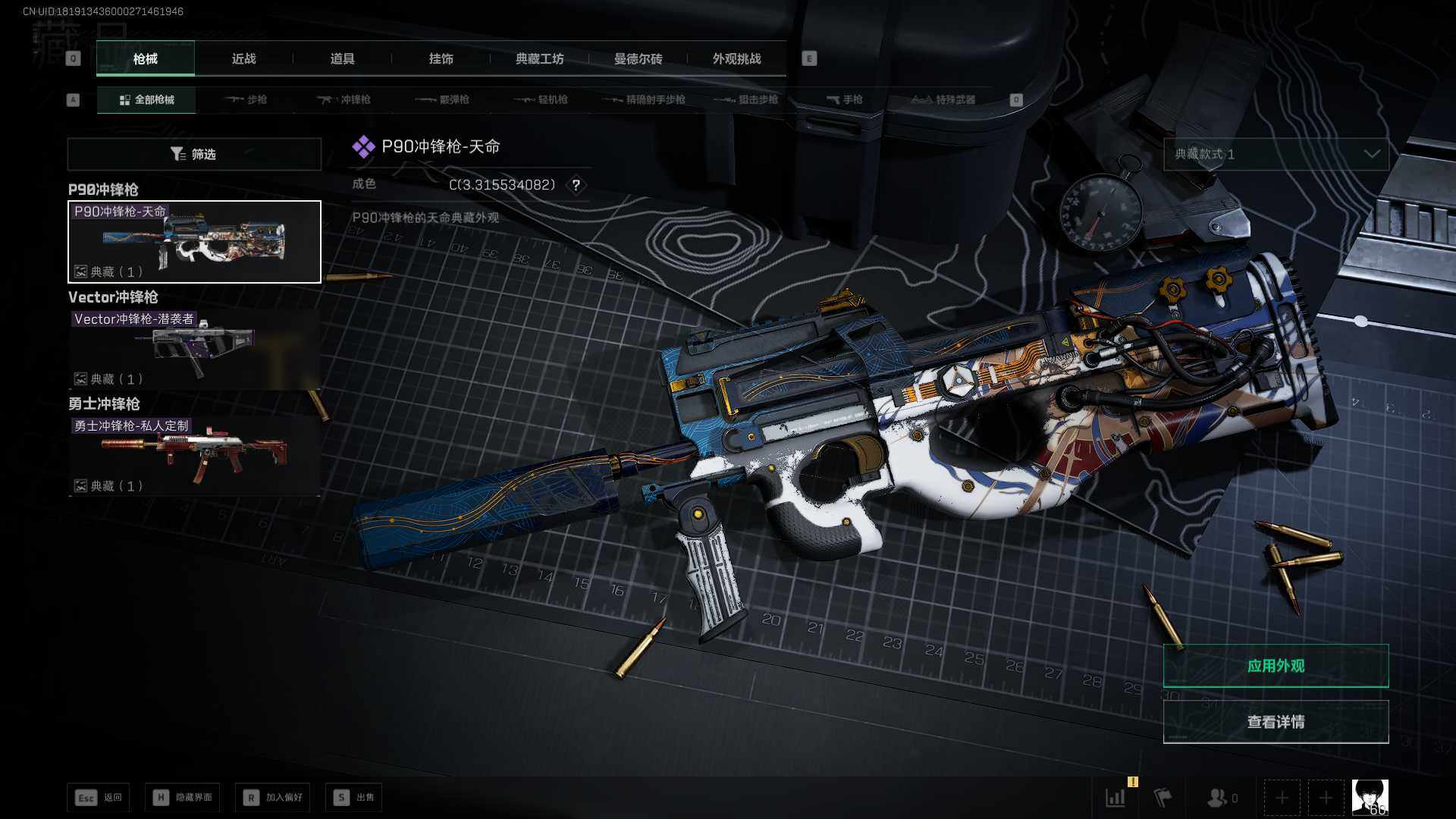Viewport: 1456px width, 819px height.
Task: Switch to the 近战 melee tab
Action: pyautogui.click(x=243, y=59)
